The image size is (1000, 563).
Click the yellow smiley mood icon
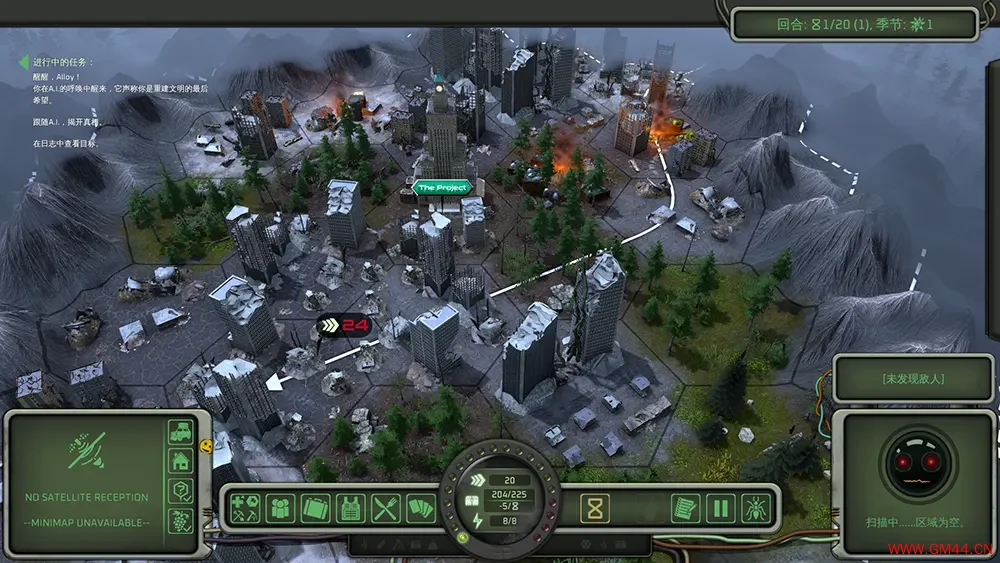[x=206, y=444]
